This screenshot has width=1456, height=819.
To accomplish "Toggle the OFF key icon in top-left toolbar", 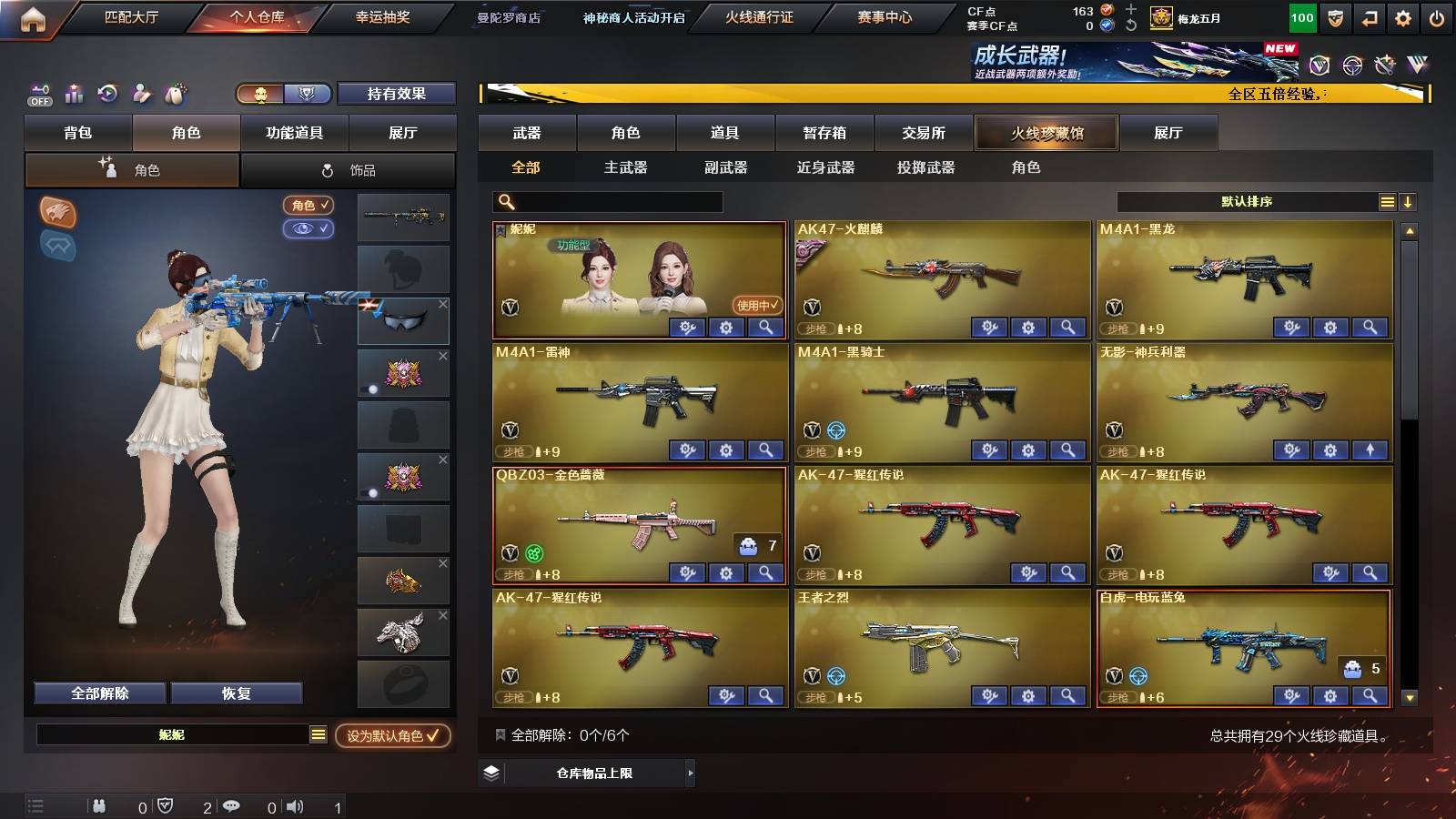I will pyautogui.click(x=37, y=94).
